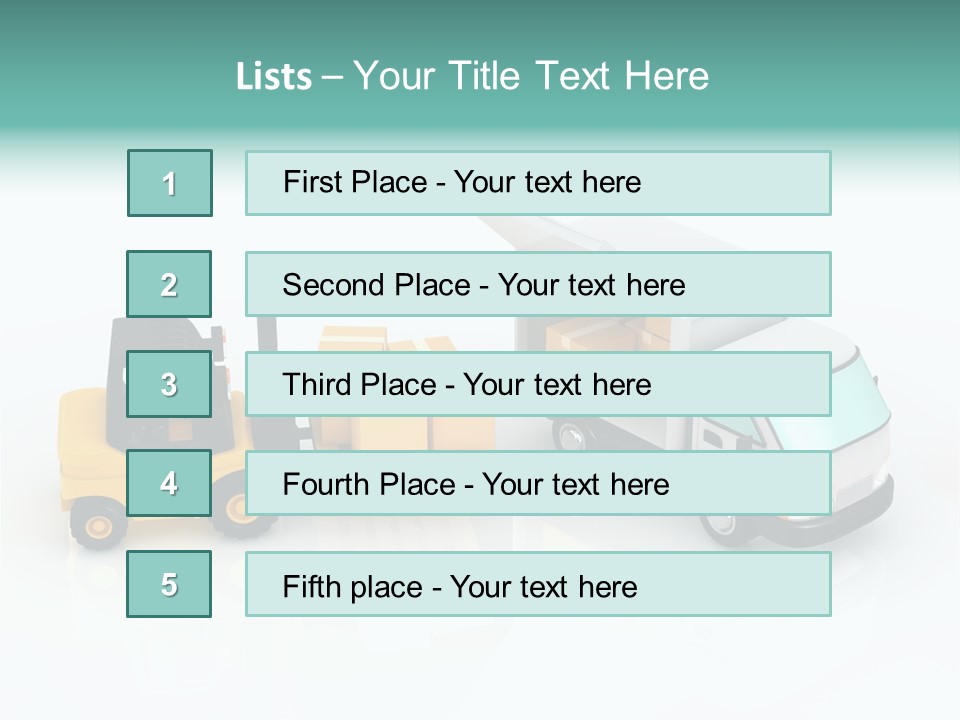Click the 'Third Place' text row
The image size is (960, 720).
pyautogui.click(x=538, y=384)
